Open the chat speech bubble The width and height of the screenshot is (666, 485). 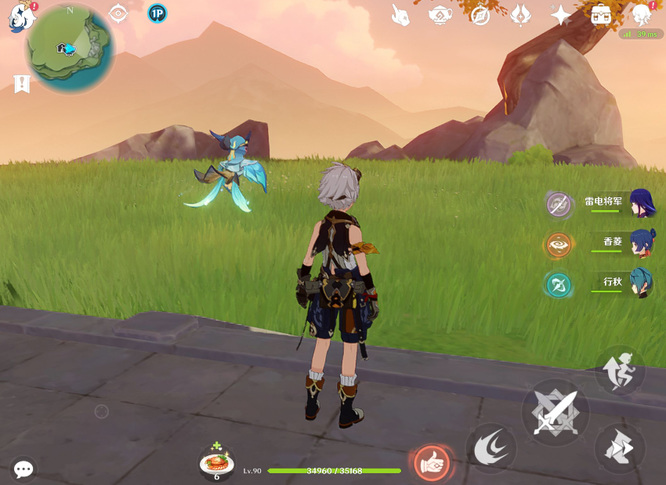23,468
